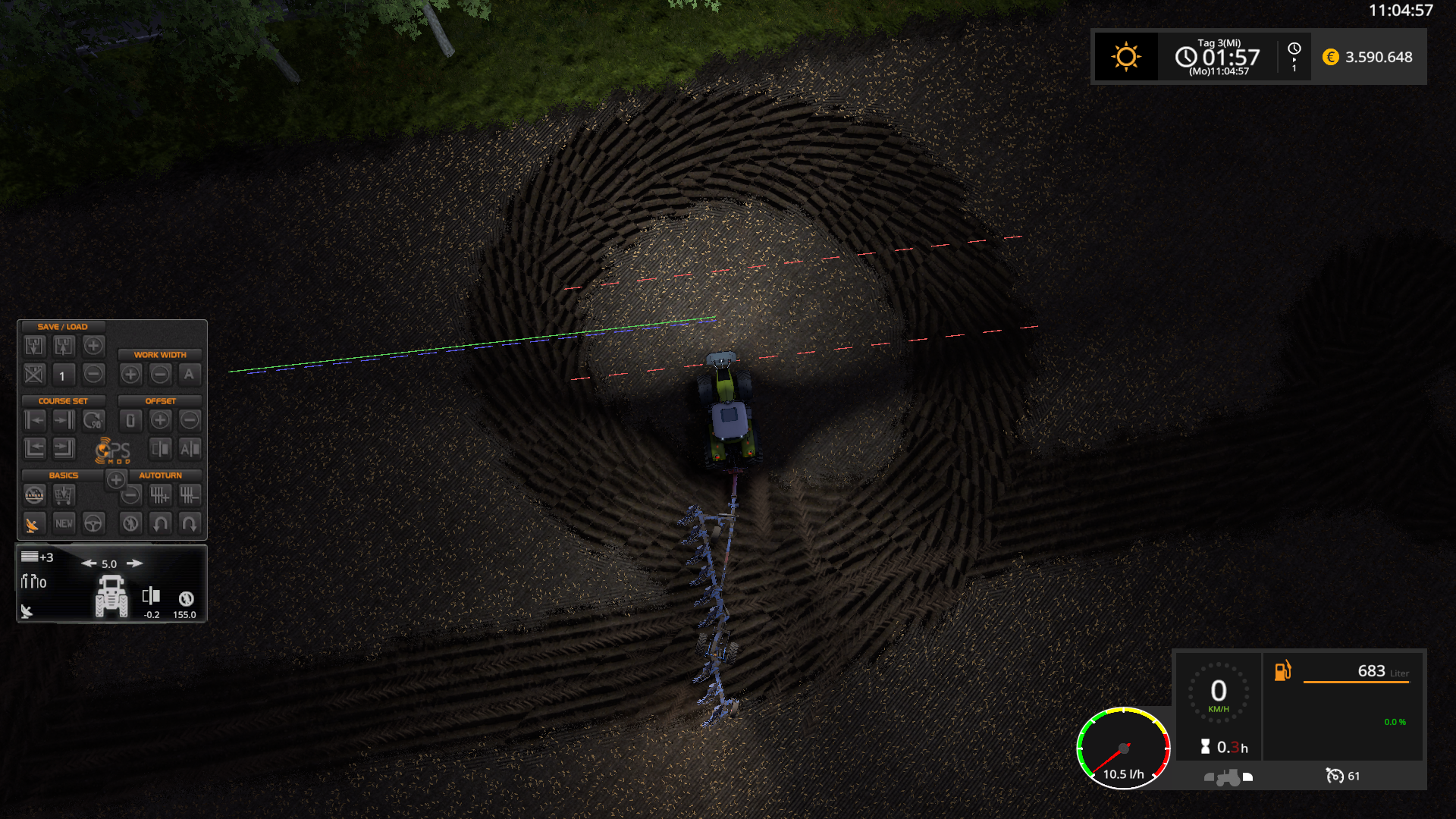Increase the Work Width
The image size is (1456, 819).
point(130,374)
